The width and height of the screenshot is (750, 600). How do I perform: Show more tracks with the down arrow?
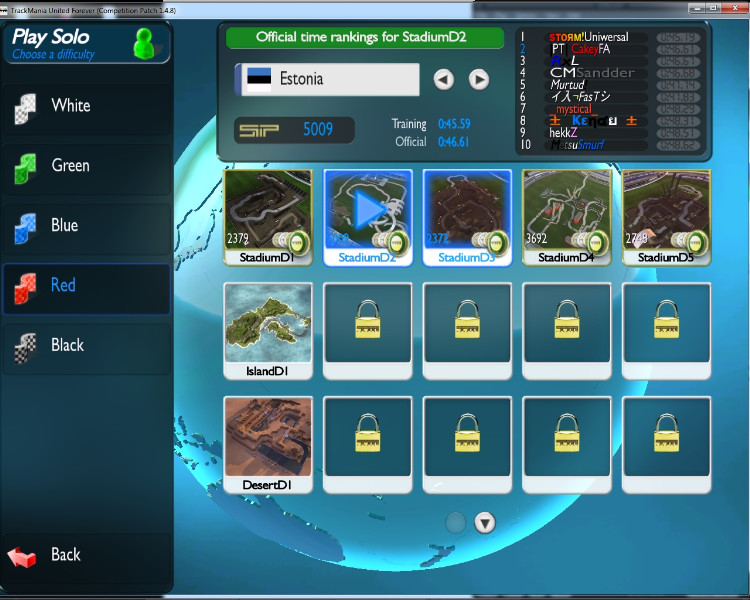coord(485,522)
